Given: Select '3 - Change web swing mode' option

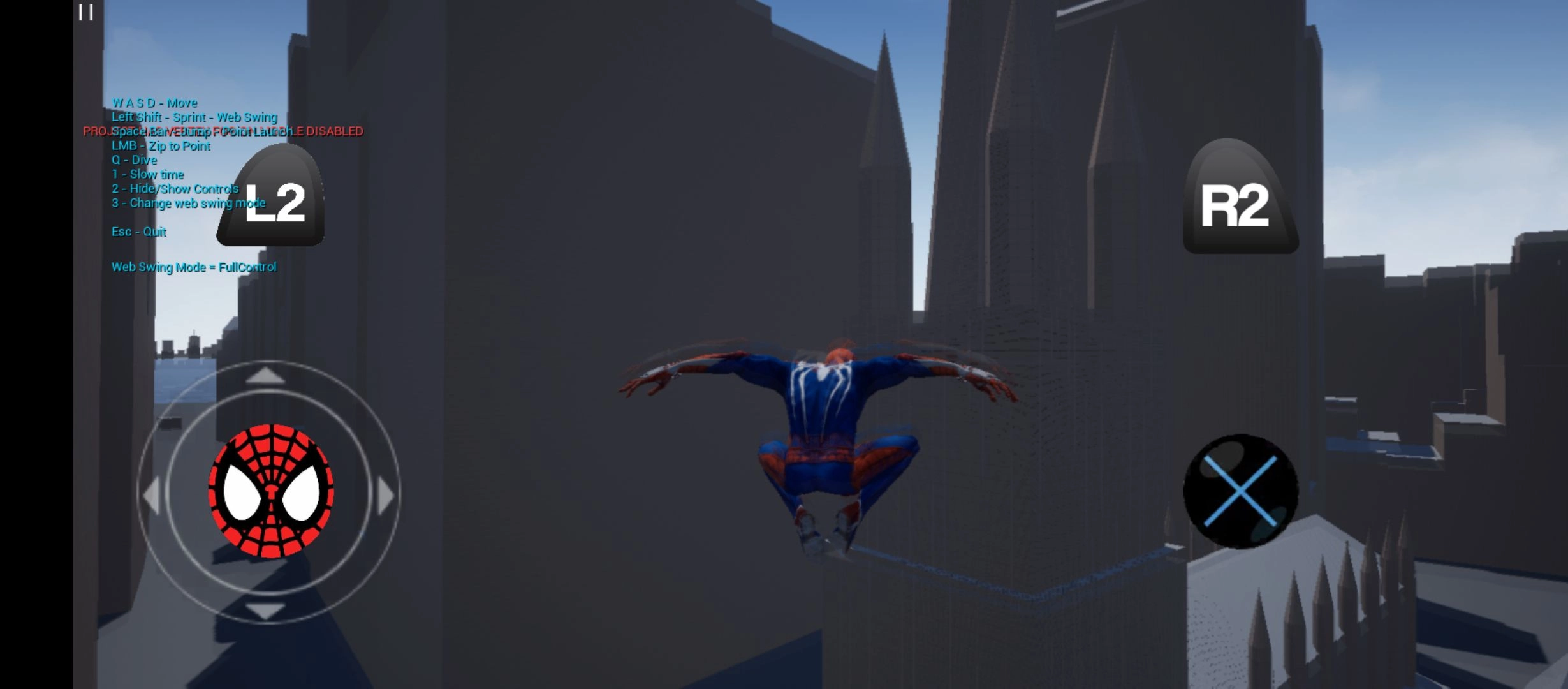Looking at the screenshot, I should [x=187, y=202].
